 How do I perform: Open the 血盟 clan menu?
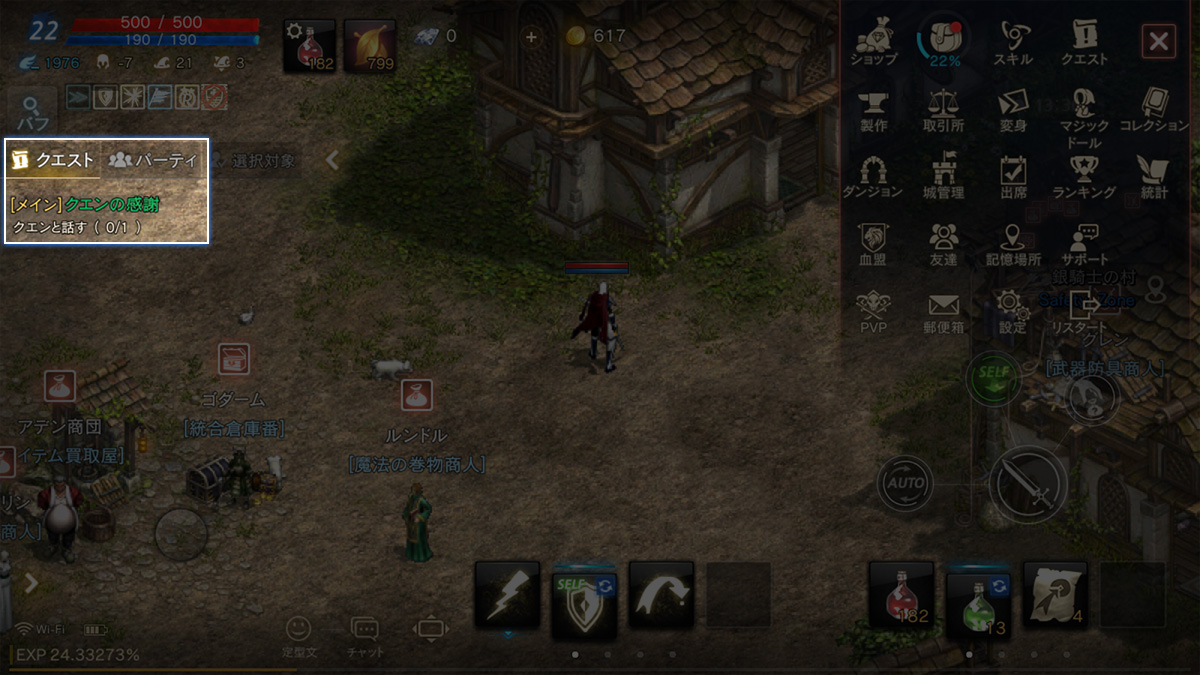click(873, 243)
